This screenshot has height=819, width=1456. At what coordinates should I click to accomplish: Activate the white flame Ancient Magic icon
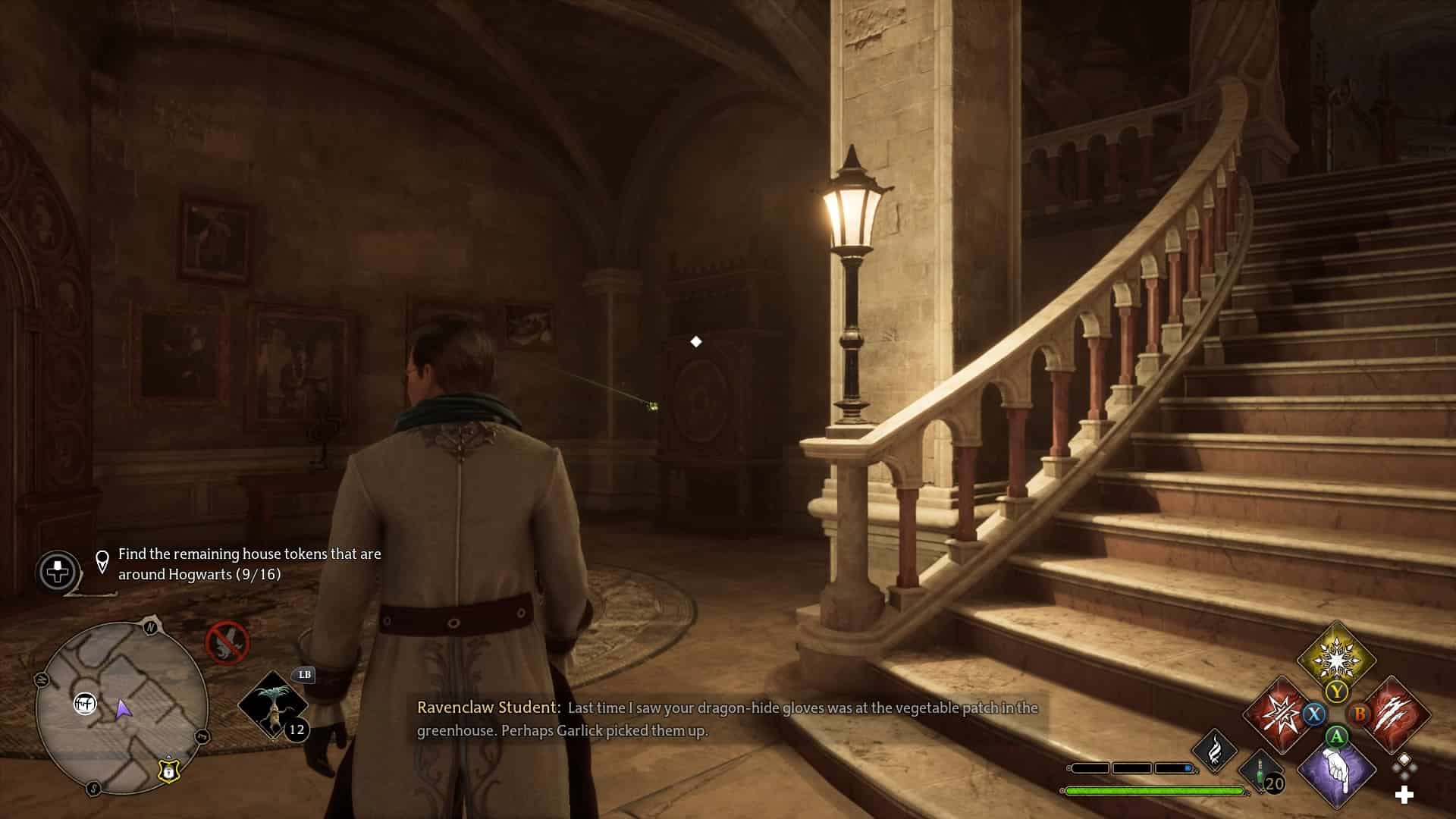(x=1215, y=749)
